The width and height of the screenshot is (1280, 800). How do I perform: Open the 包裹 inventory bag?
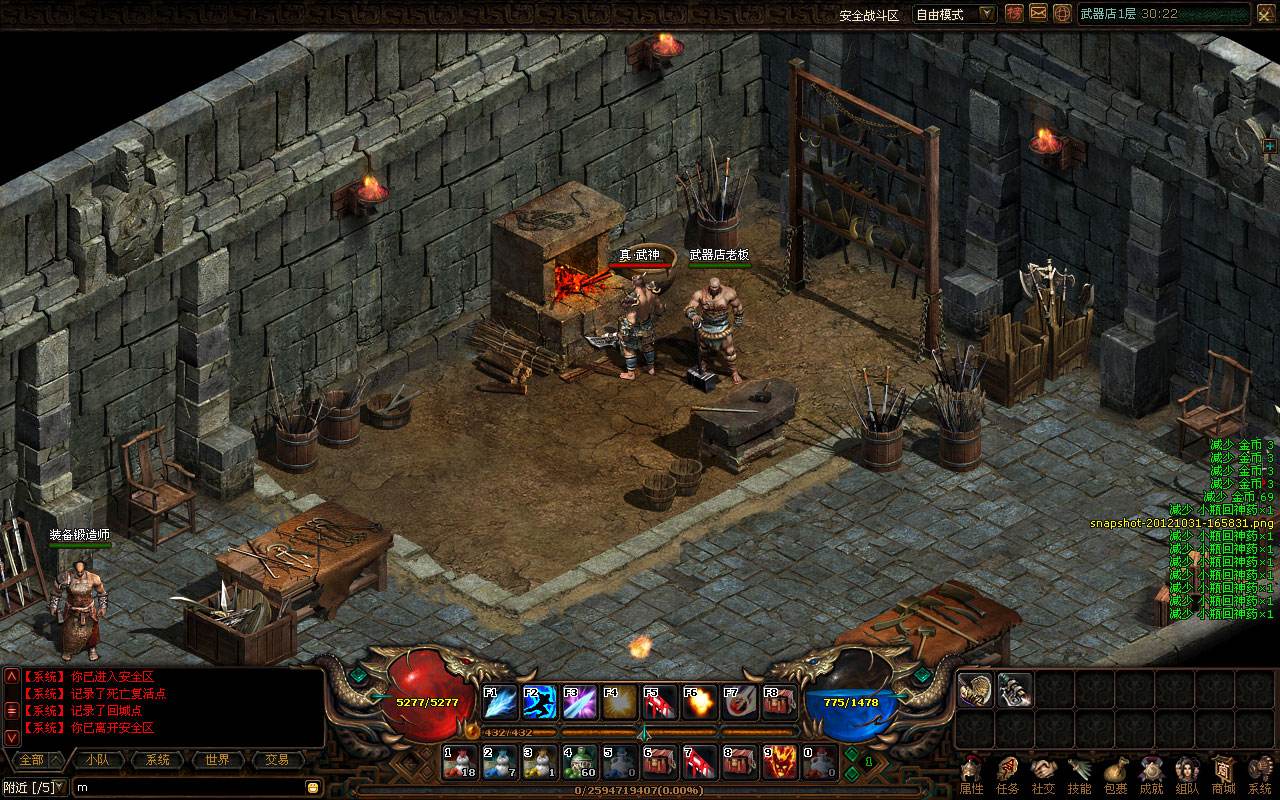pos(1115,776)
